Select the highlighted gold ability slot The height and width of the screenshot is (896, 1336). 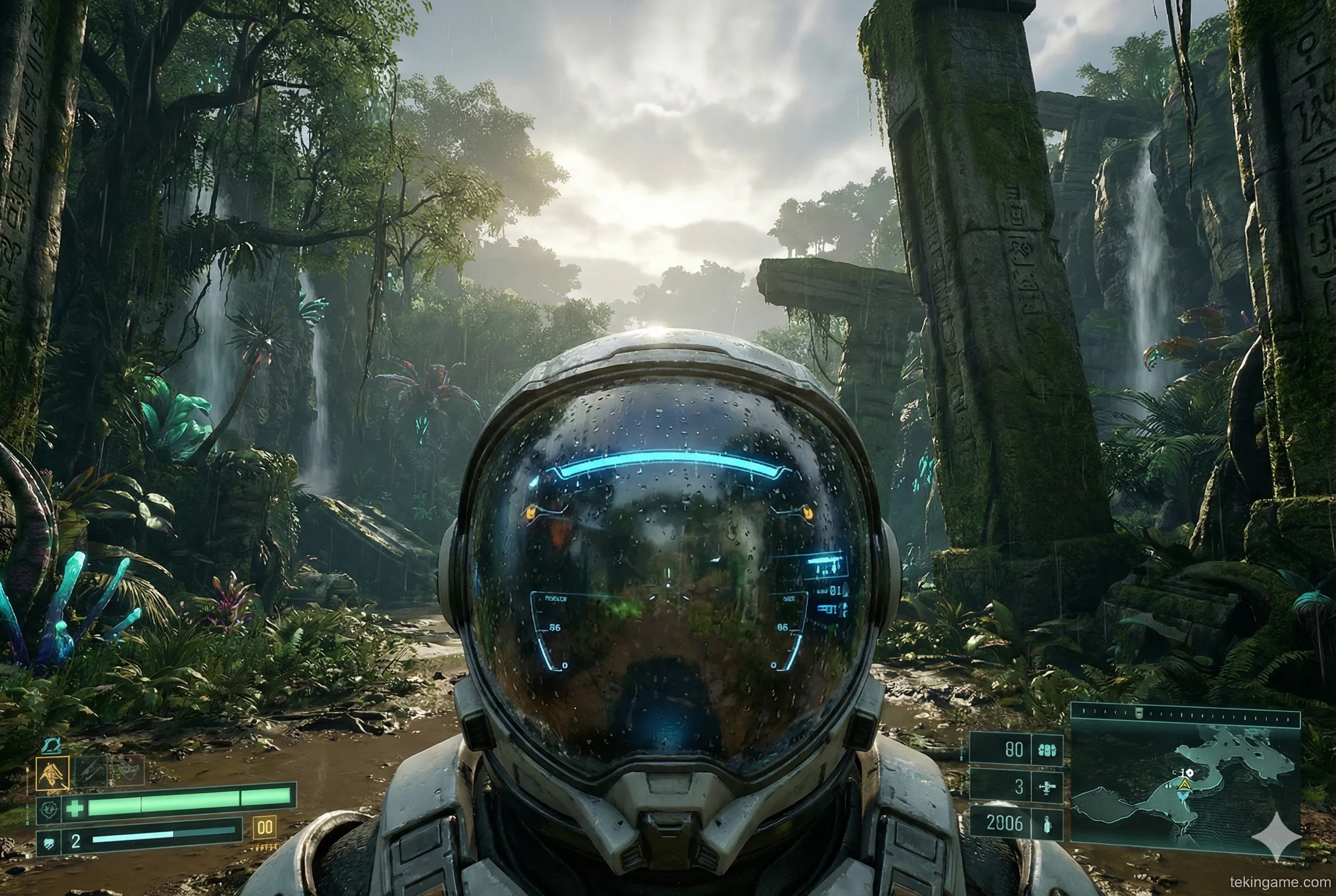pyautogui.click(x=53, y=774)
